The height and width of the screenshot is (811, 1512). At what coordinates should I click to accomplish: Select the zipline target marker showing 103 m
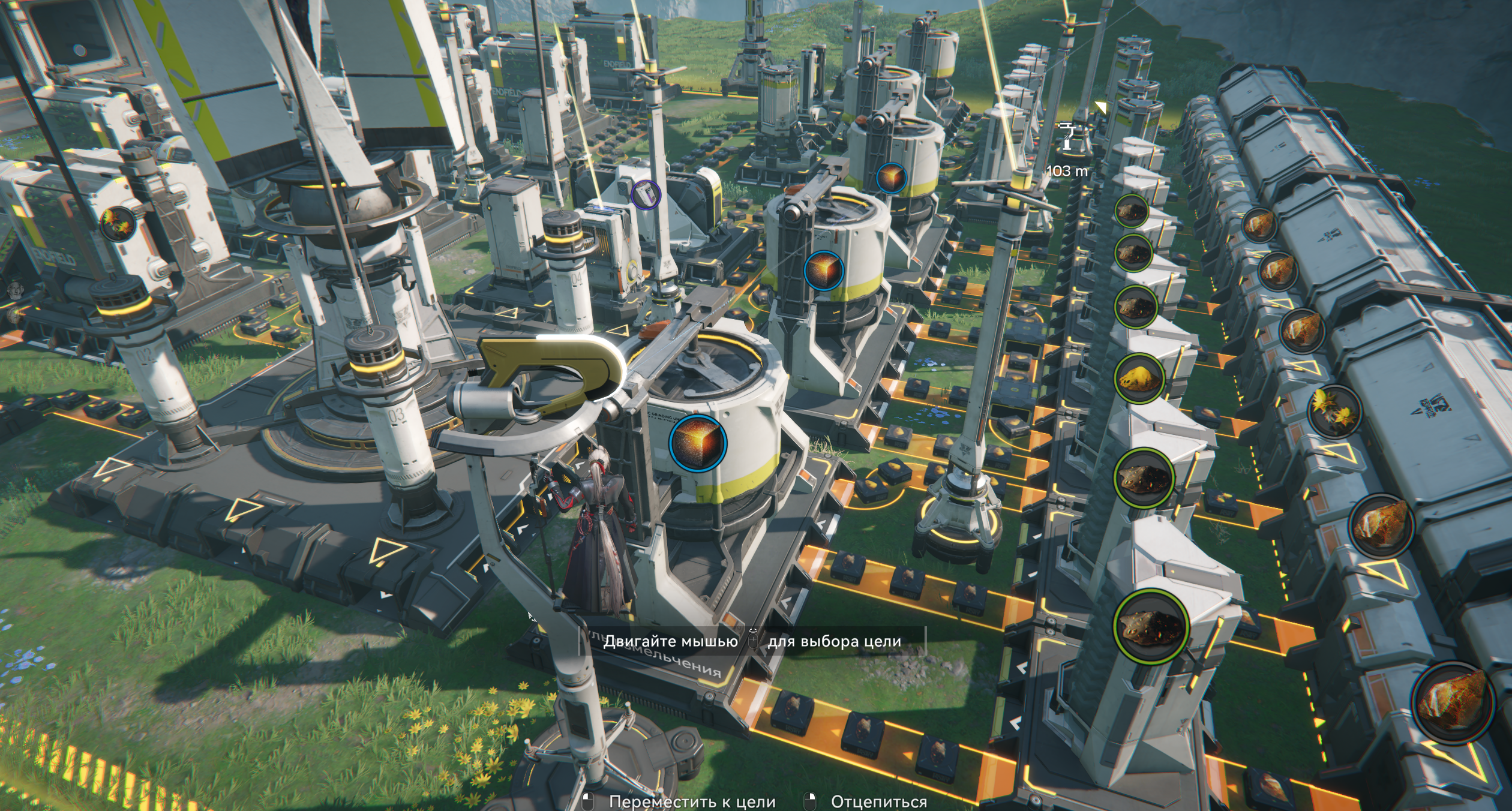1066,136
